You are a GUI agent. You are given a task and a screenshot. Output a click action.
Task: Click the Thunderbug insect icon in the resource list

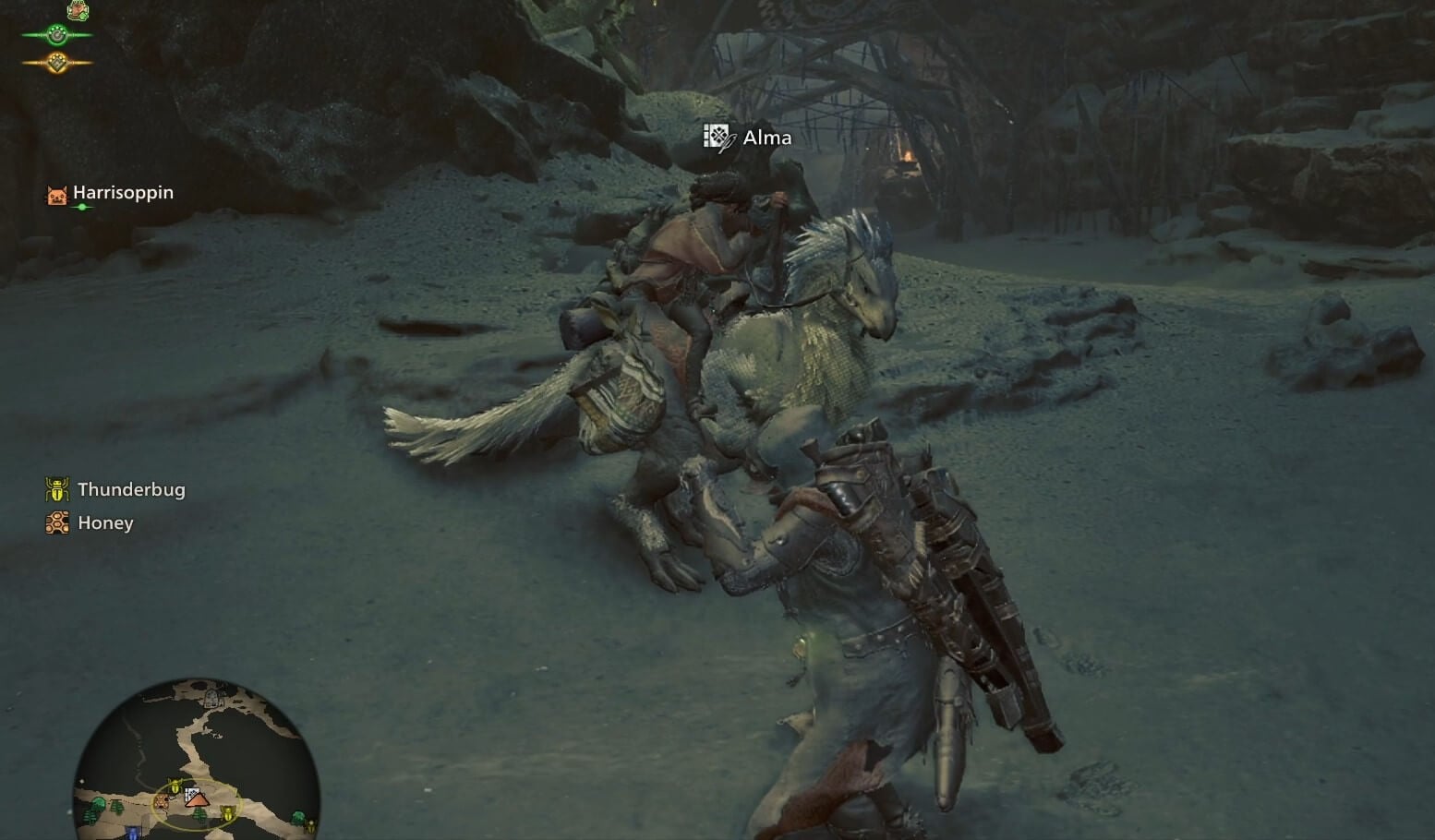click(x=58, y=488)
